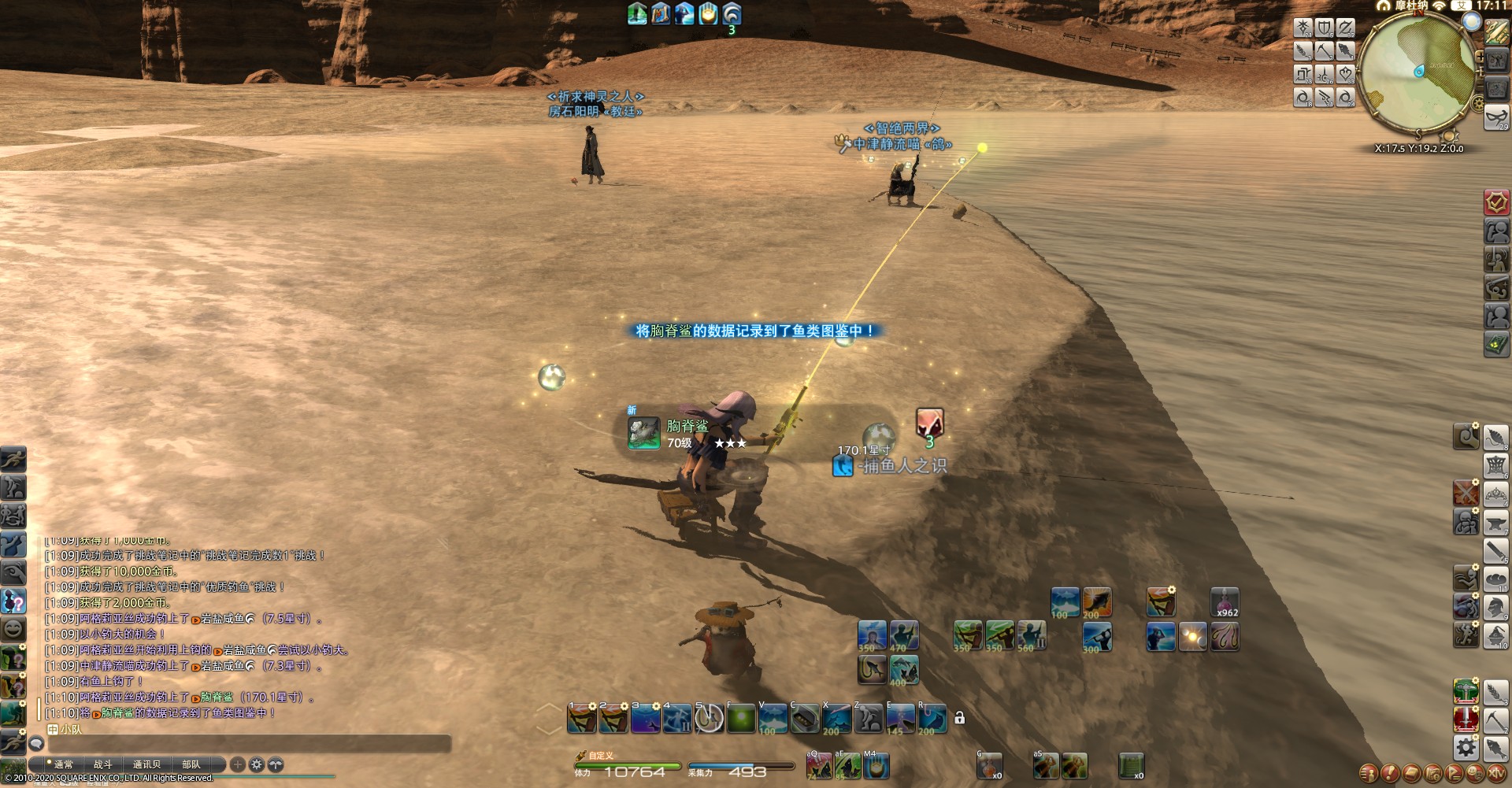Open the 通讯贝 chat tab
This screenshot has width=1512, height=788.
tap(146, 764)
